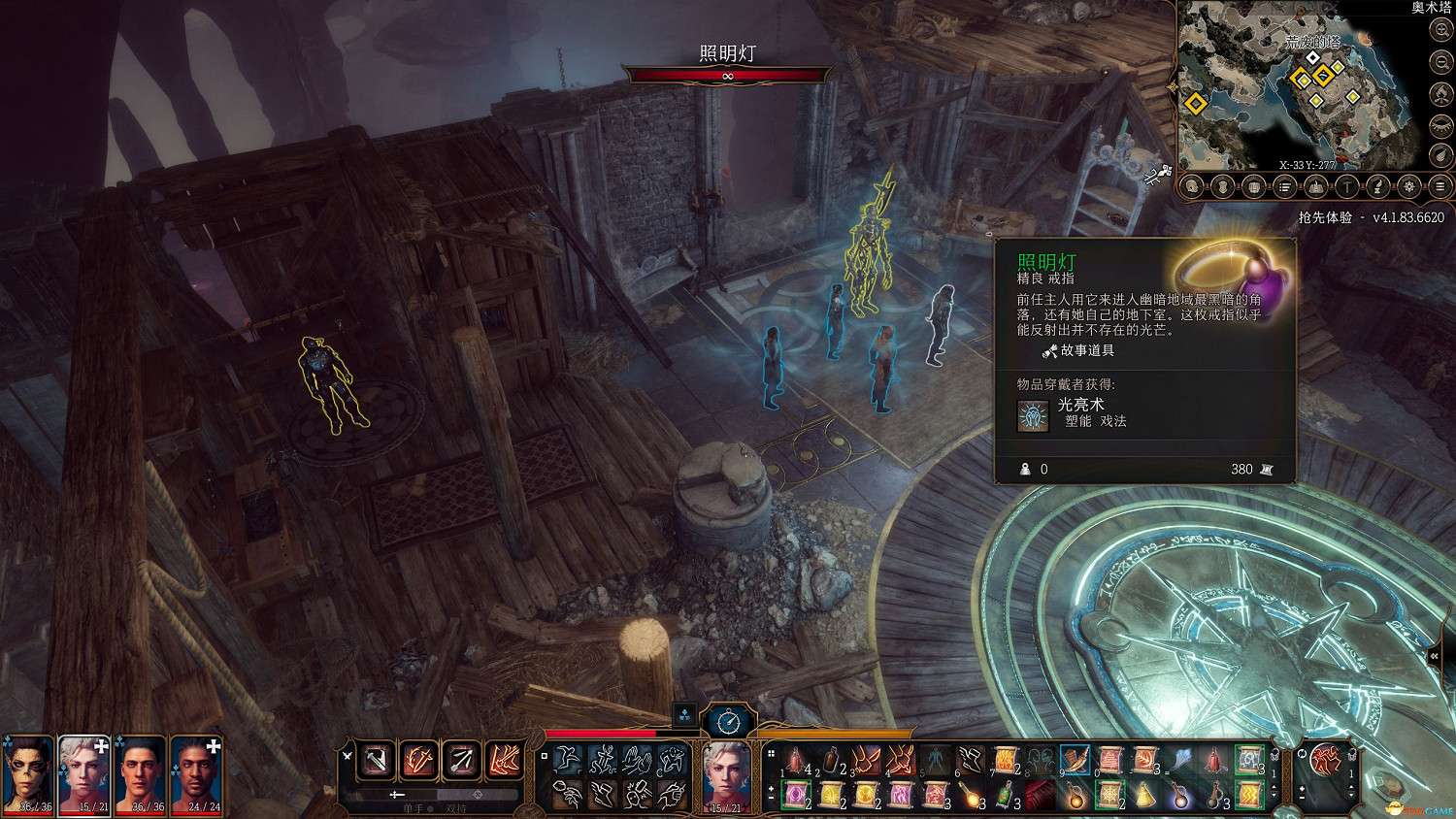This screenshot has height=819, width=1456.
Task: Toggle the closed-eye stealth button beside minimap
Action: (x=1440, y=124)
